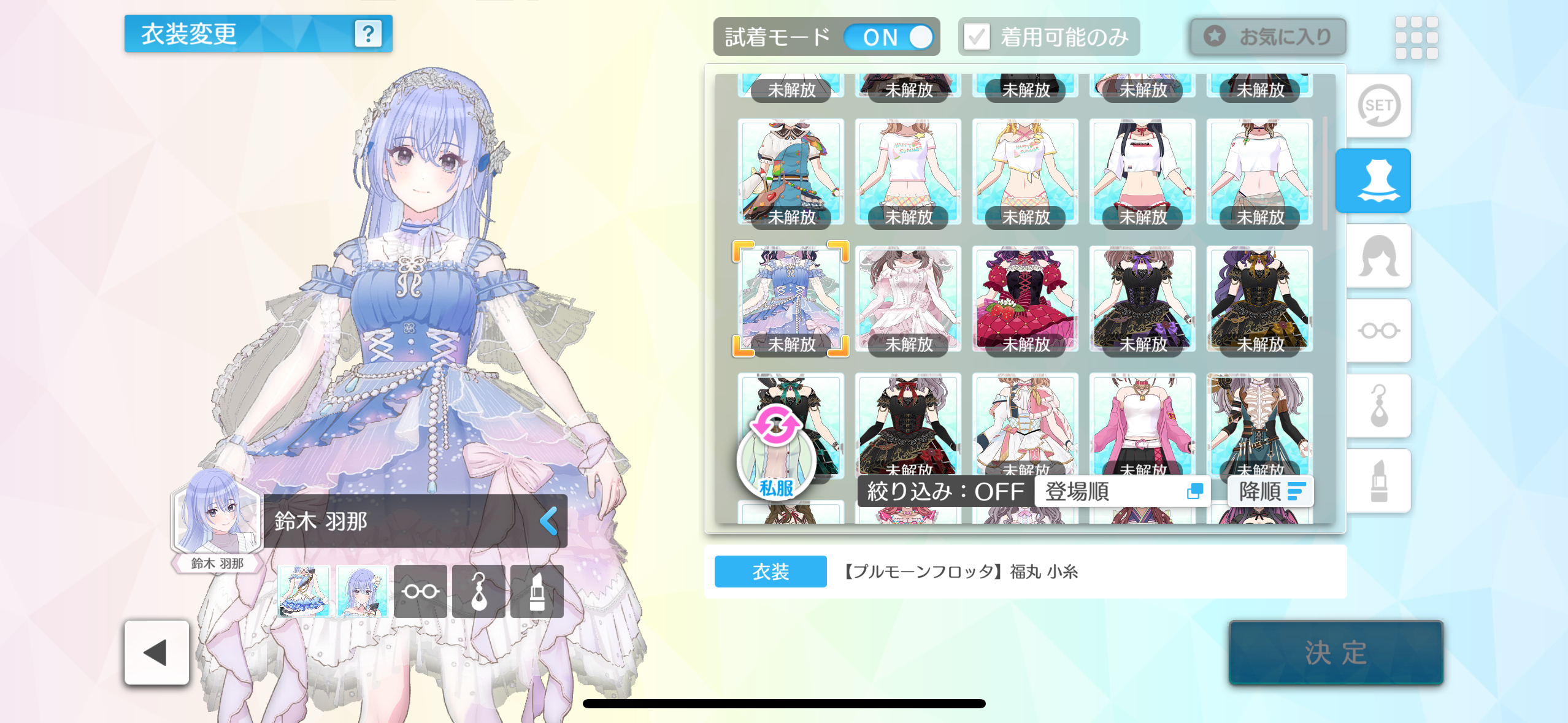The height and width of the screenshot is (723, 1568).
Task: Go back with the left arrow button
Action: [156, 652]
